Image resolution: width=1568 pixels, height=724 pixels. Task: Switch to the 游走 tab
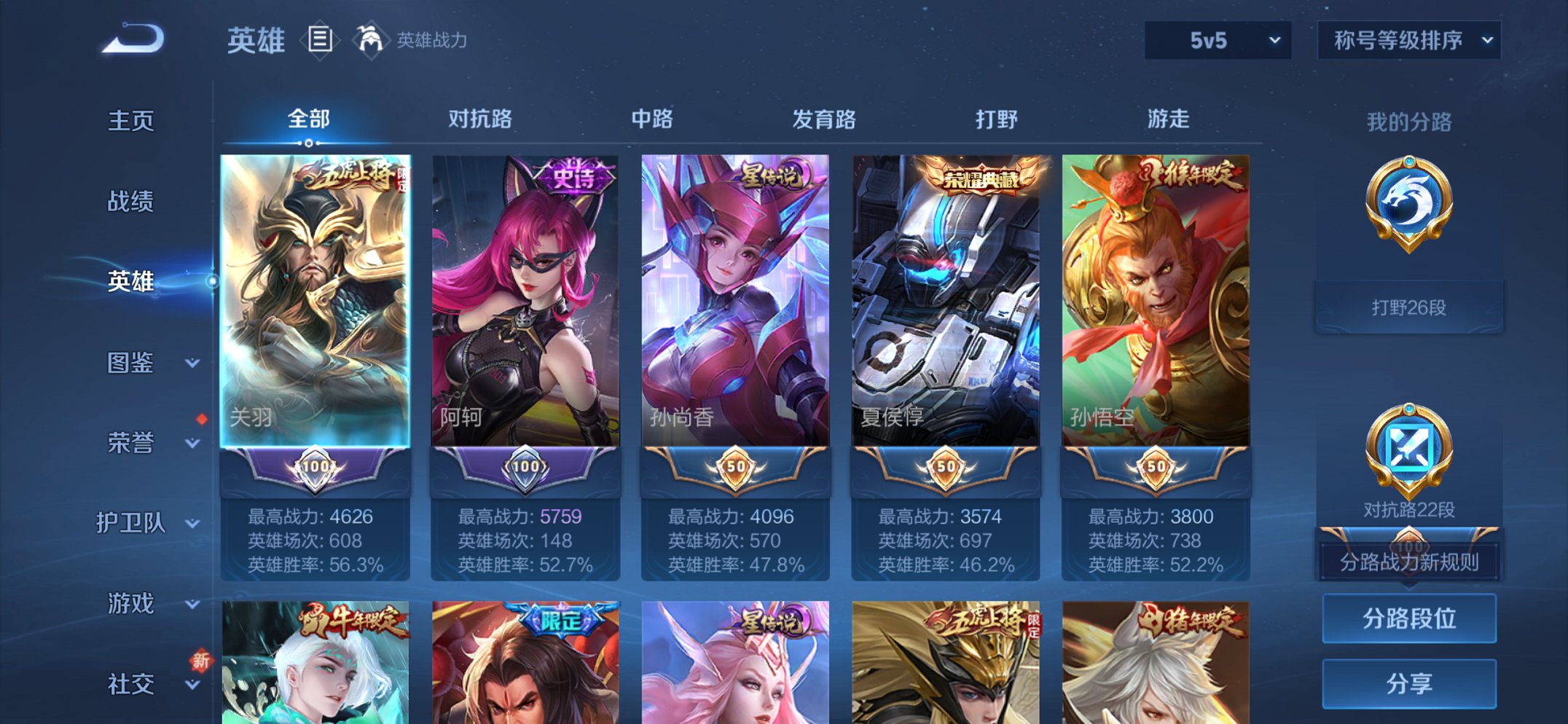pyautogui.click(x=1170, y=119)
